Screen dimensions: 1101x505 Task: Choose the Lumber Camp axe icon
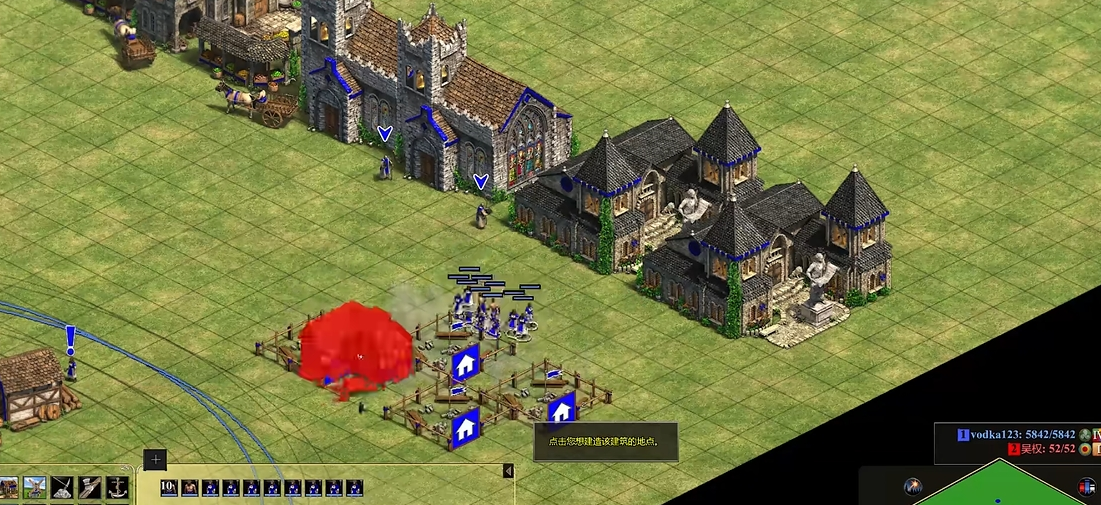89,488
